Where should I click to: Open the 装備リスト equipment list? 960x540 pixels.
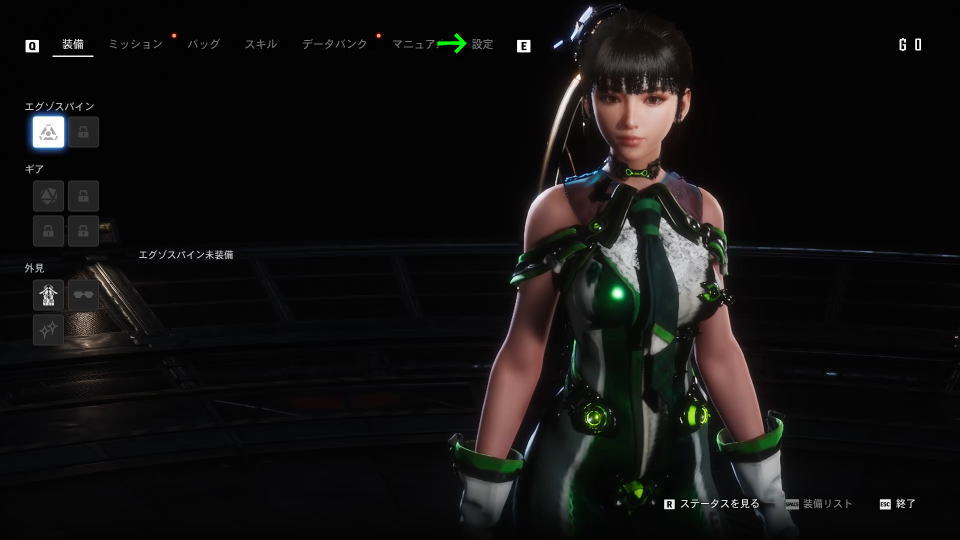click(827, 504)
